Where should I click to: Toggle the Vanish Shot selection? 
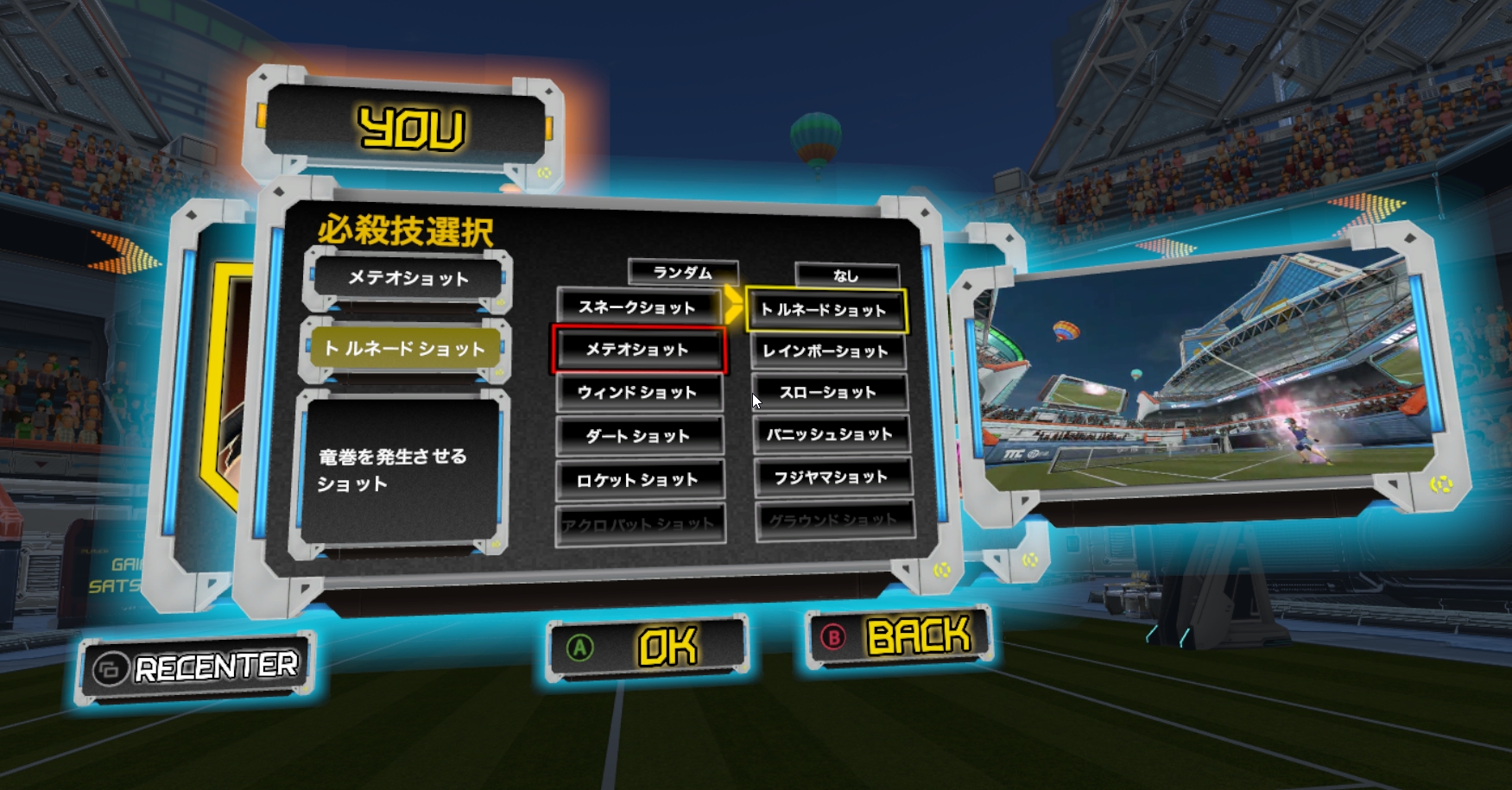831,435
